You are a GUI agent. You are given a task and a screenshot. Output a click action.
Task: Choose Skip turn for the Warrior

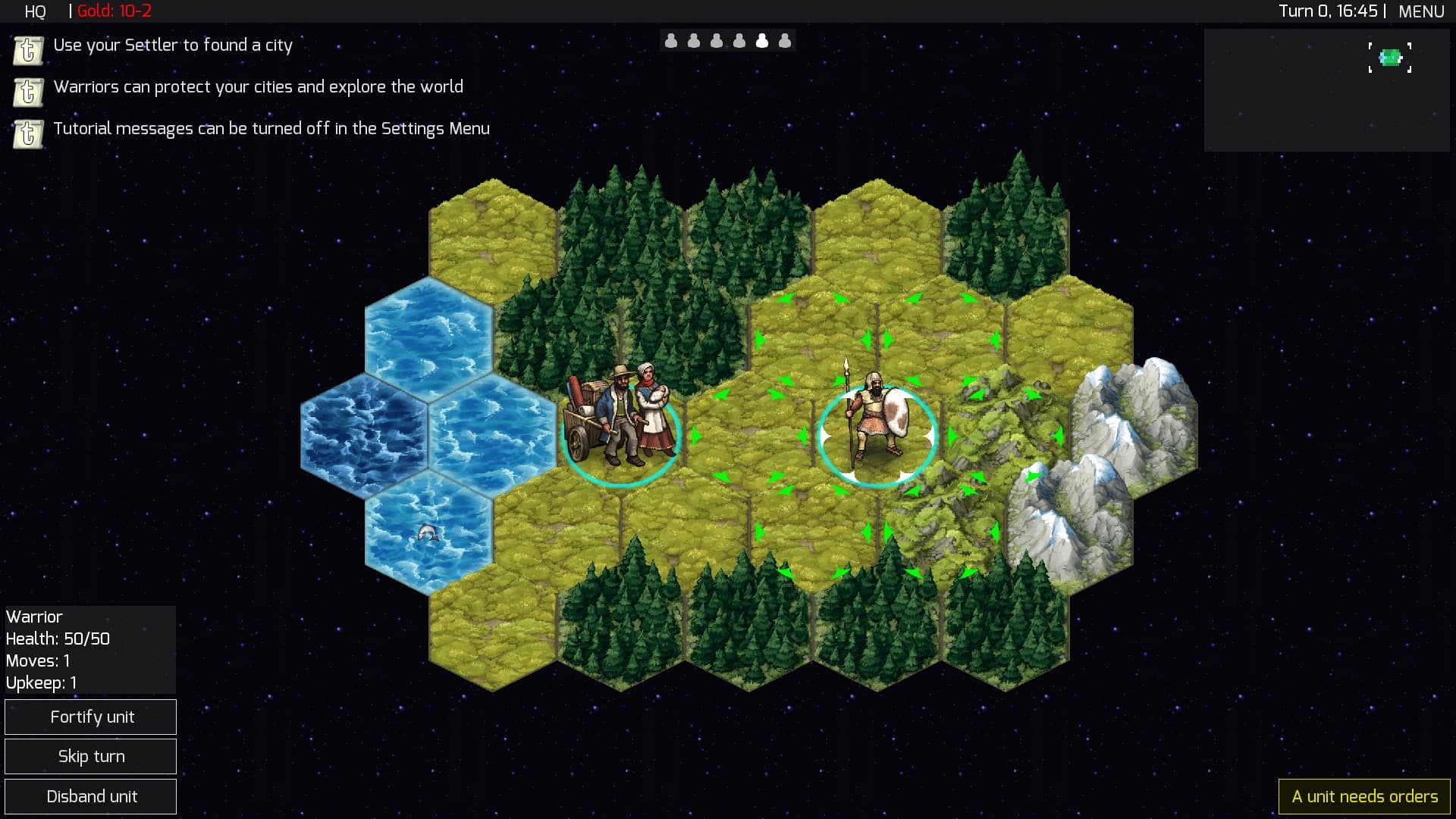tap(91, 756)
